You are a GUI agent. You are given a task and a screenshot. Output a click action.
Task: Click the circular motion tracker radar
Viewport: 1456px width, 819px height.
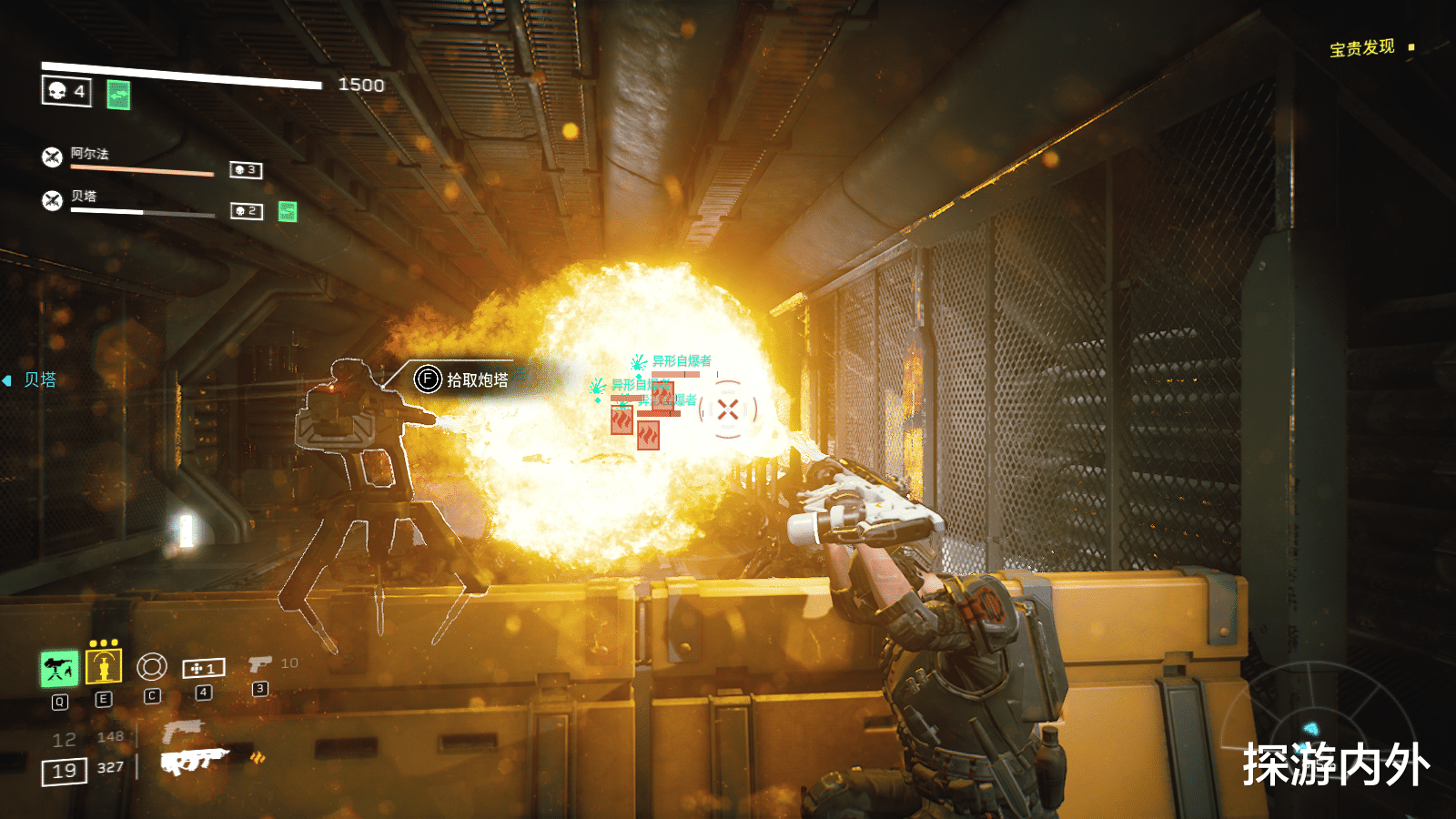pyautogui.click(x=1310, y=728)
